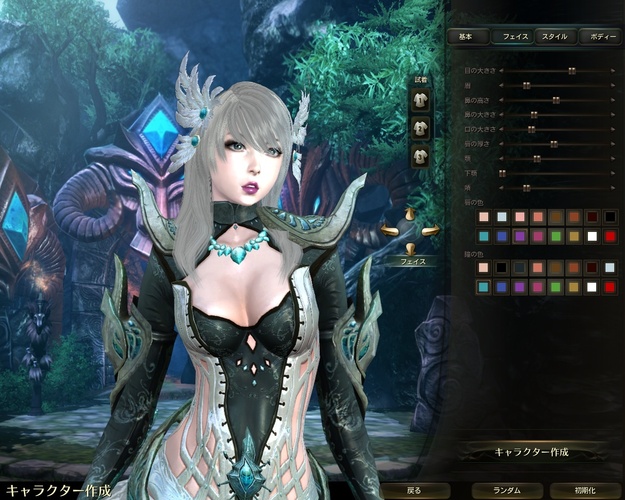The width and height of the screenshot is (625, 500).
Task: Choose the red lip color swatch
Action: [609, 235]
